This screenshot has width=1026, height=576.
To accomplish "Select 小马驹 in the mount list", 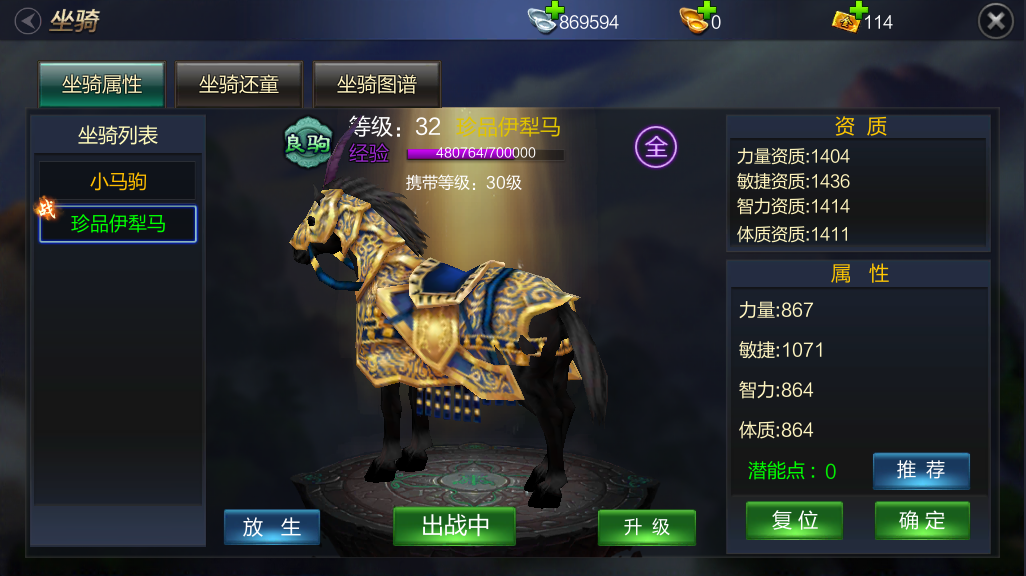I will 118,181.
